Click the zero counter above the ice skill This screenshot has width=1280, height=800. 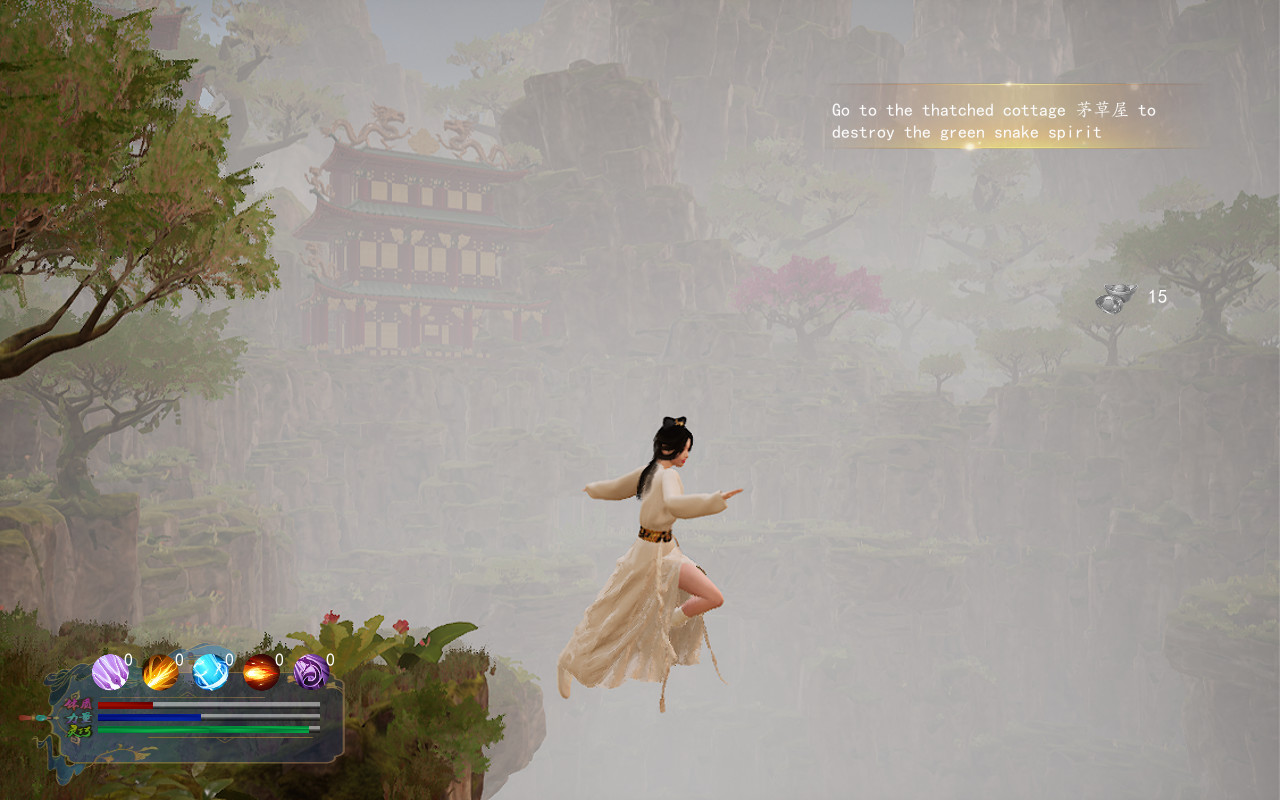coord(229,660)
